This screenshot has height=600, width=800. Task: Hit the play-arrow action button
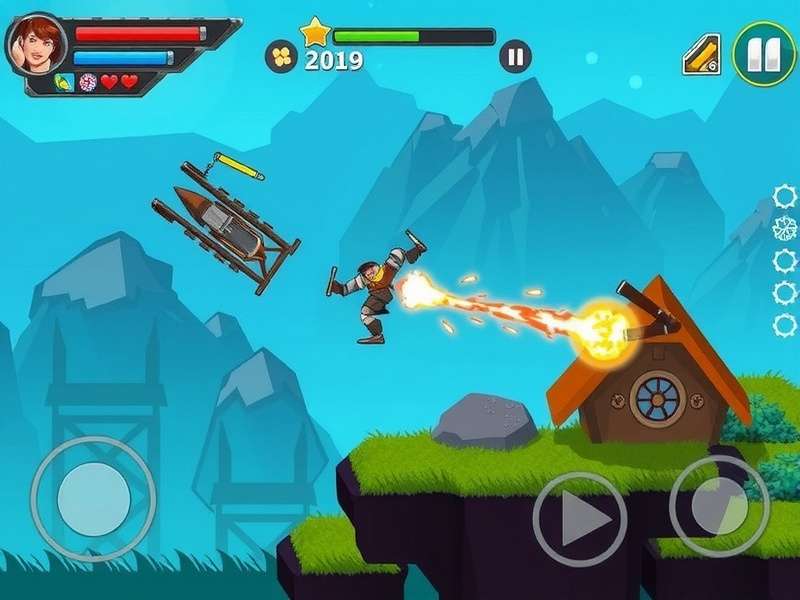coord(580,518)
